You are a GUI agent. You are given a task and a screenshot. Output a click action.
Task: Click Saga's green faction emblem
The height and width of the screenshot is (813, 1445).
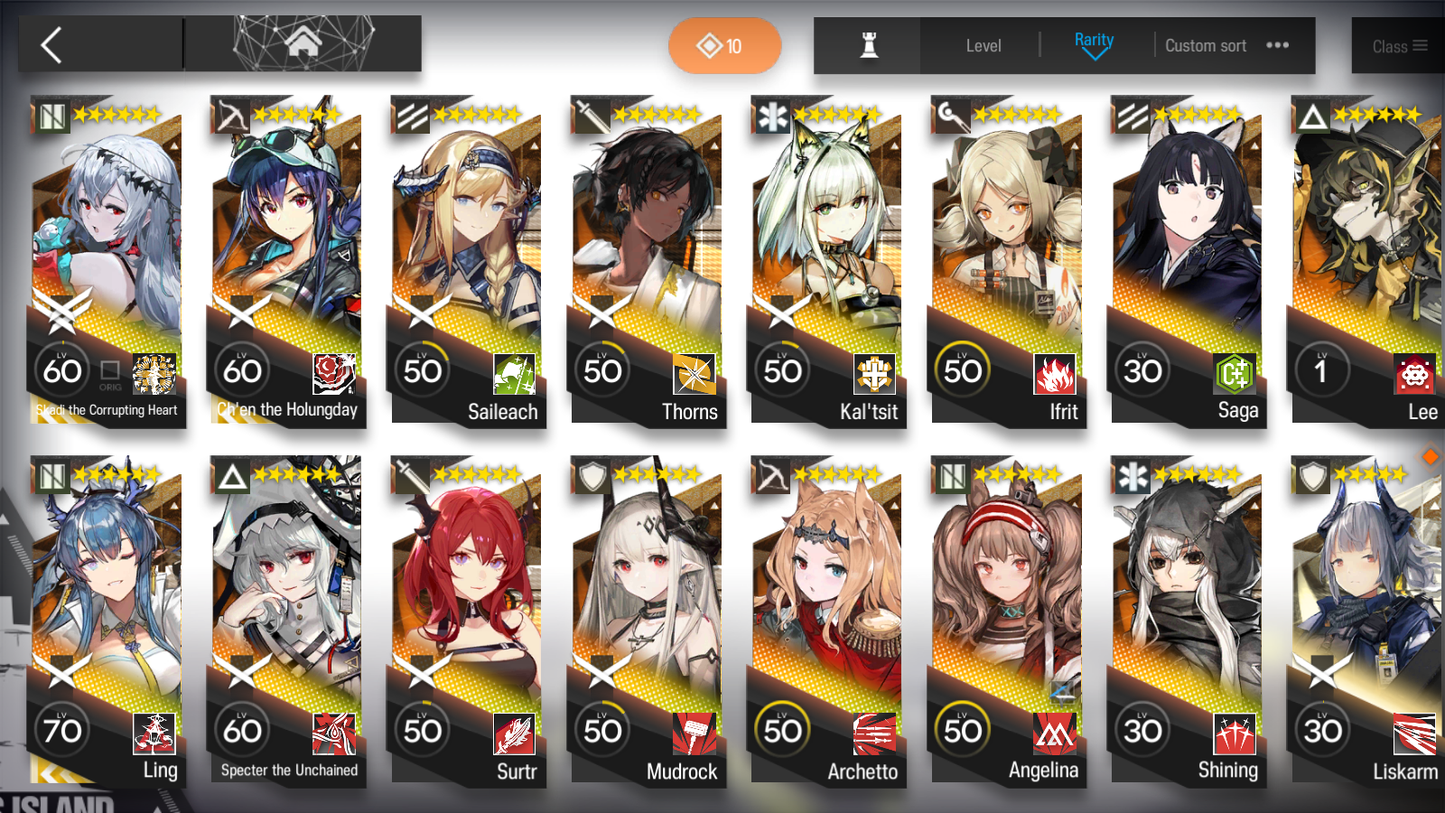(x=1235, y=375)
